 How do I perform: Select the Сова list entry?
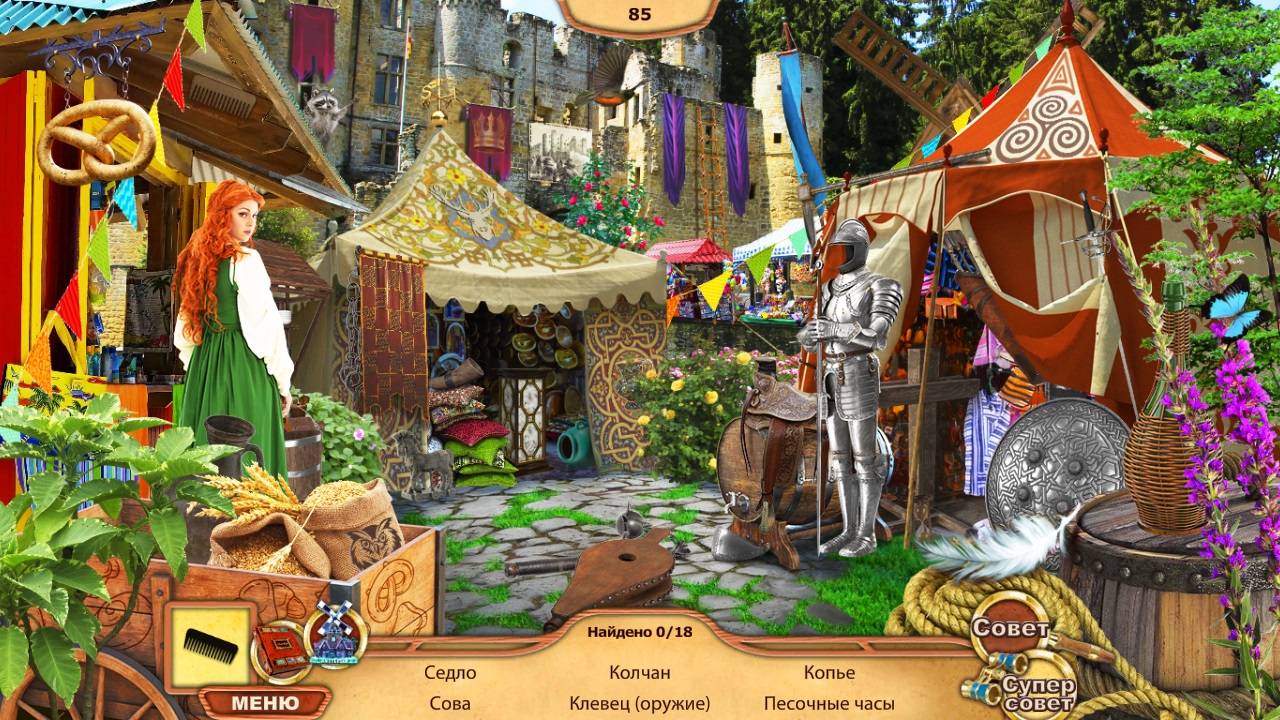coord(450,703)
